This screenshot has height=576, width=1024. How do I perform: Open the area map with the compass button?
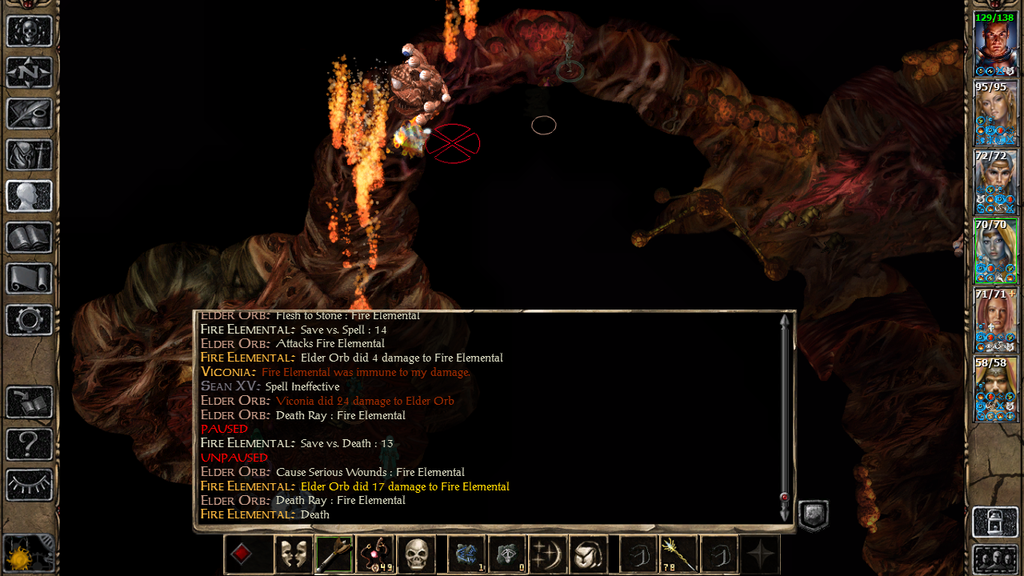[x=29, y=72]
